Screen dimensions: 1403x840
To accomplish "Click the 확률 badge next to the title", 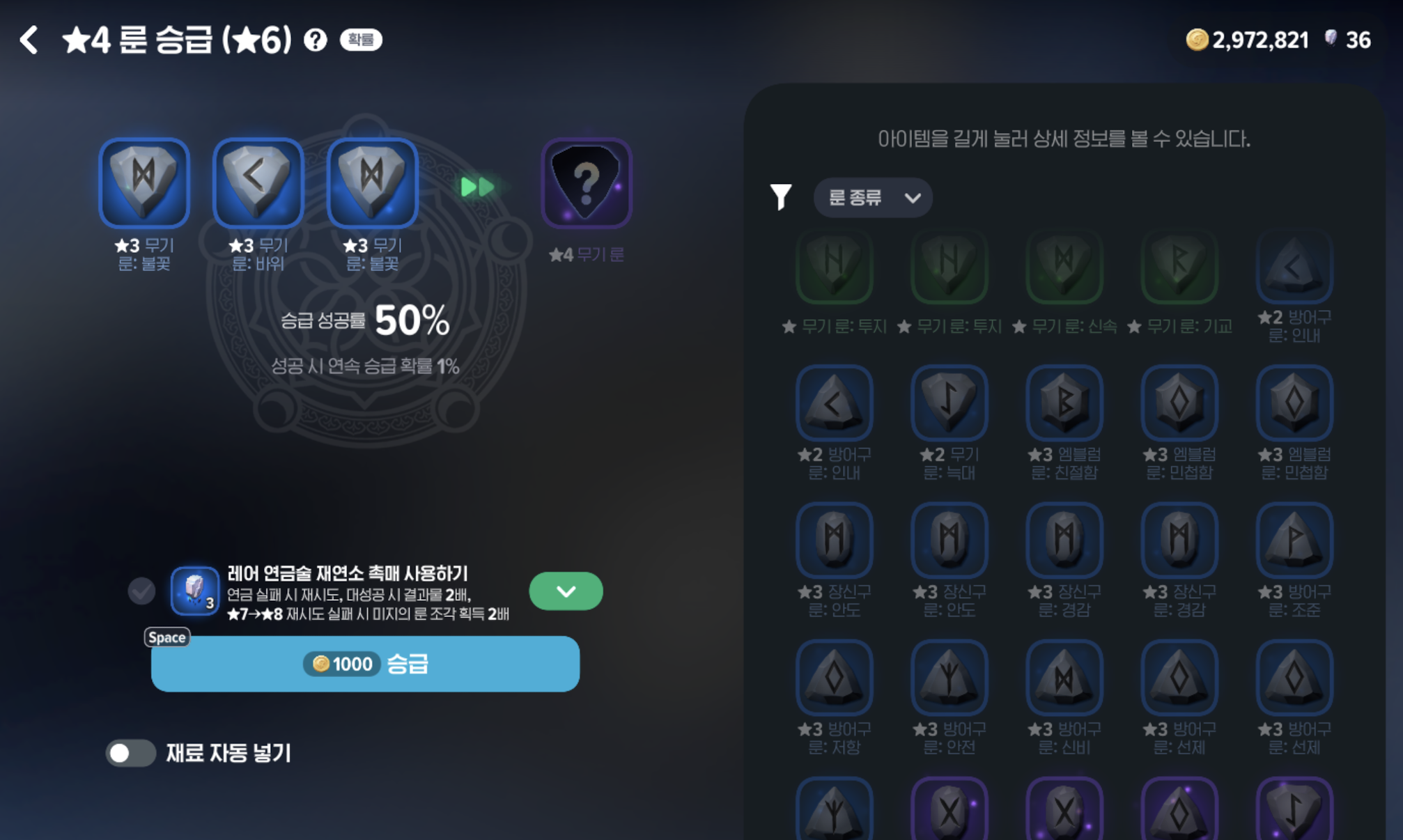I will pos(359,40).
